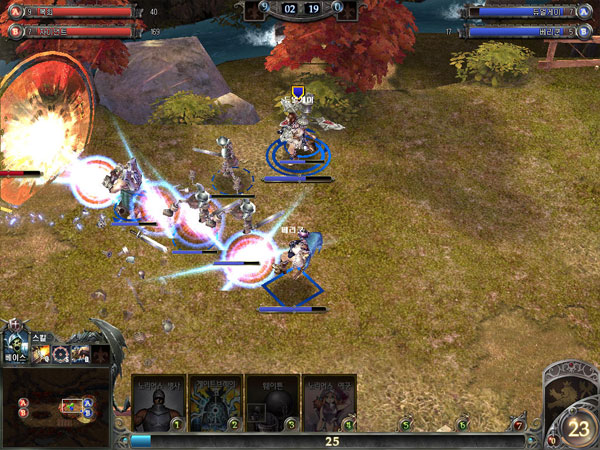Select the hero portrait above the minimap
Screen dimensions: 600x450
coord(17,341)
